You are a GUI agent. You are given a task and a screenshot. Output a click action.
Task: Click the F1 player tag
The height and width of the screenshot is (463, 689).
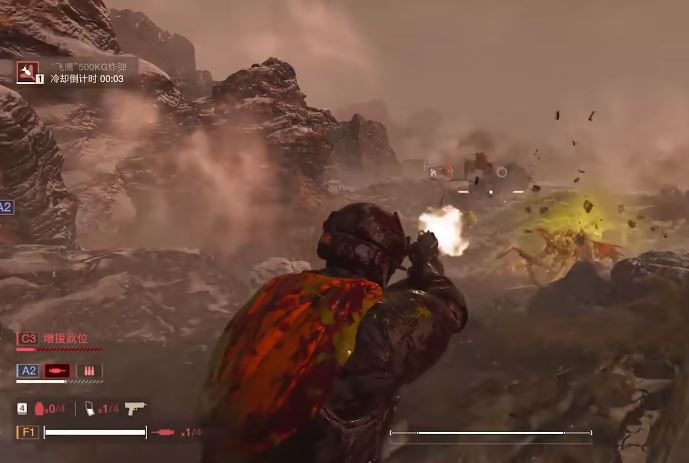[28, 432]
